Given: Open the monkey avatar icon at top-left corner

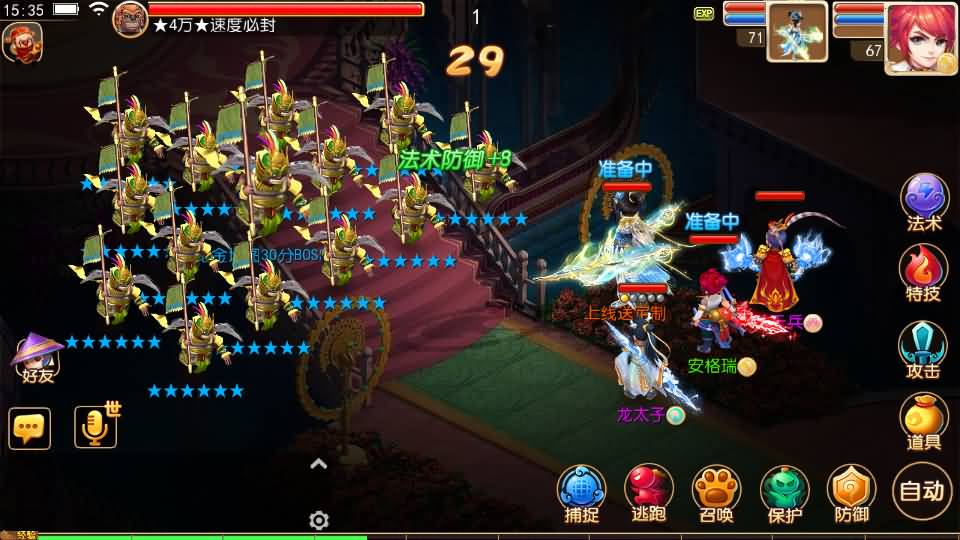Looking at the screenshot, I should click(21, 42).
